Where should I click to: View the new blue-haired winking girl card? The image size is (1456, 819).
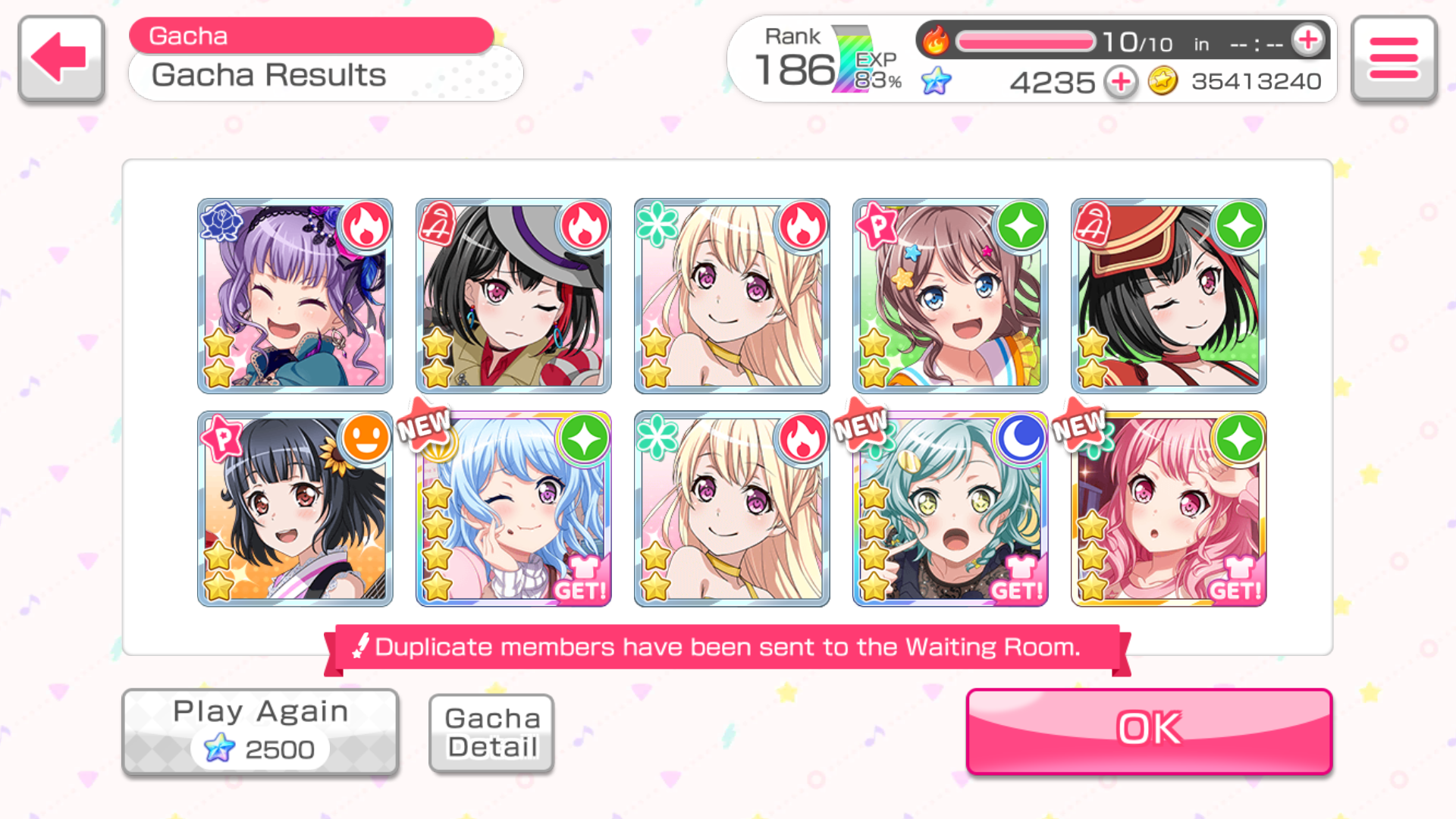pos(513,508)
